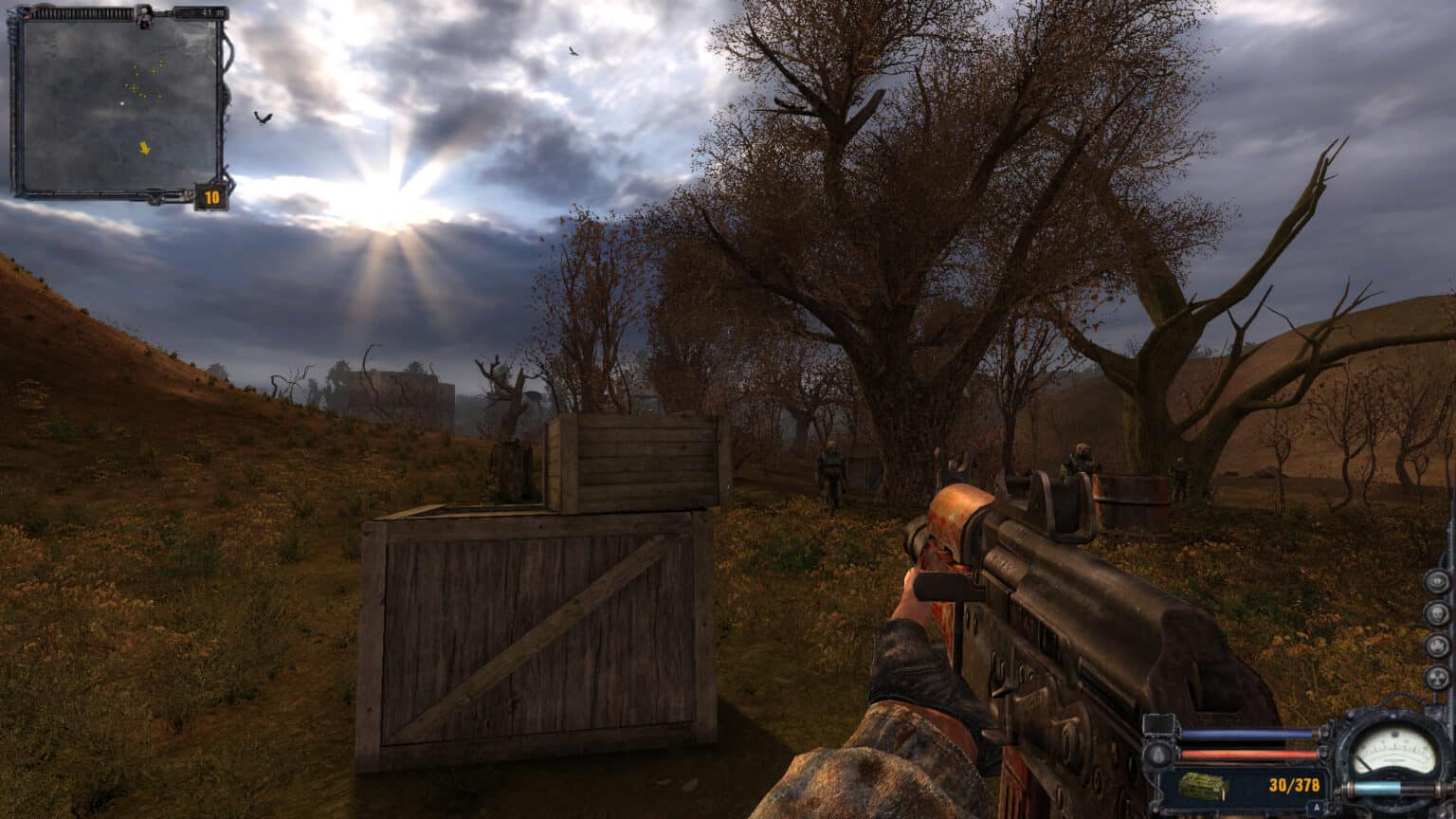The image size is (1456, 819).
Task: Click the radiation hazard indicator icon
Action: click(x=1437, y=677)
